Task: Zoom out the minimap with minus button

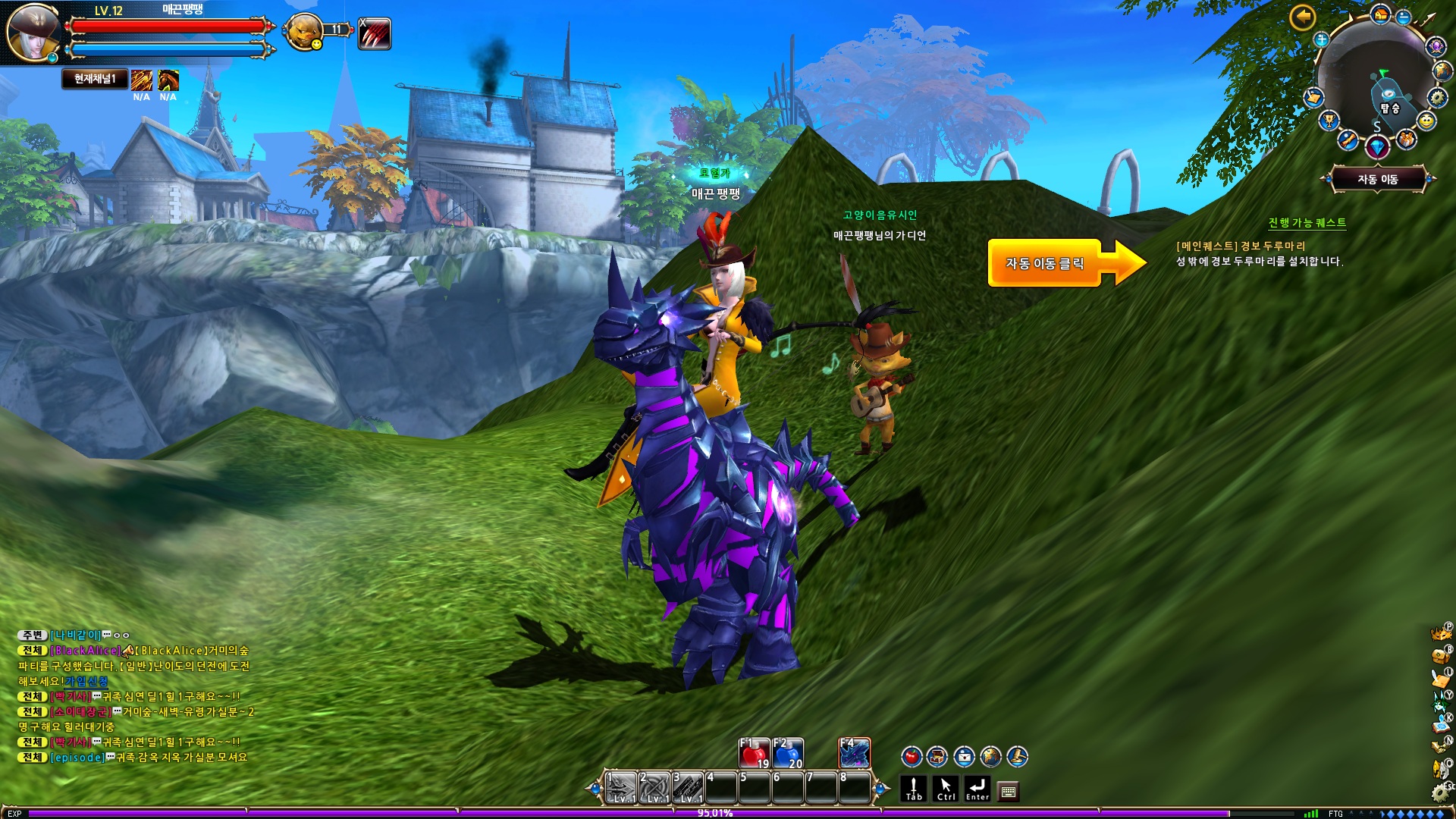Action: pos(1404,17)
